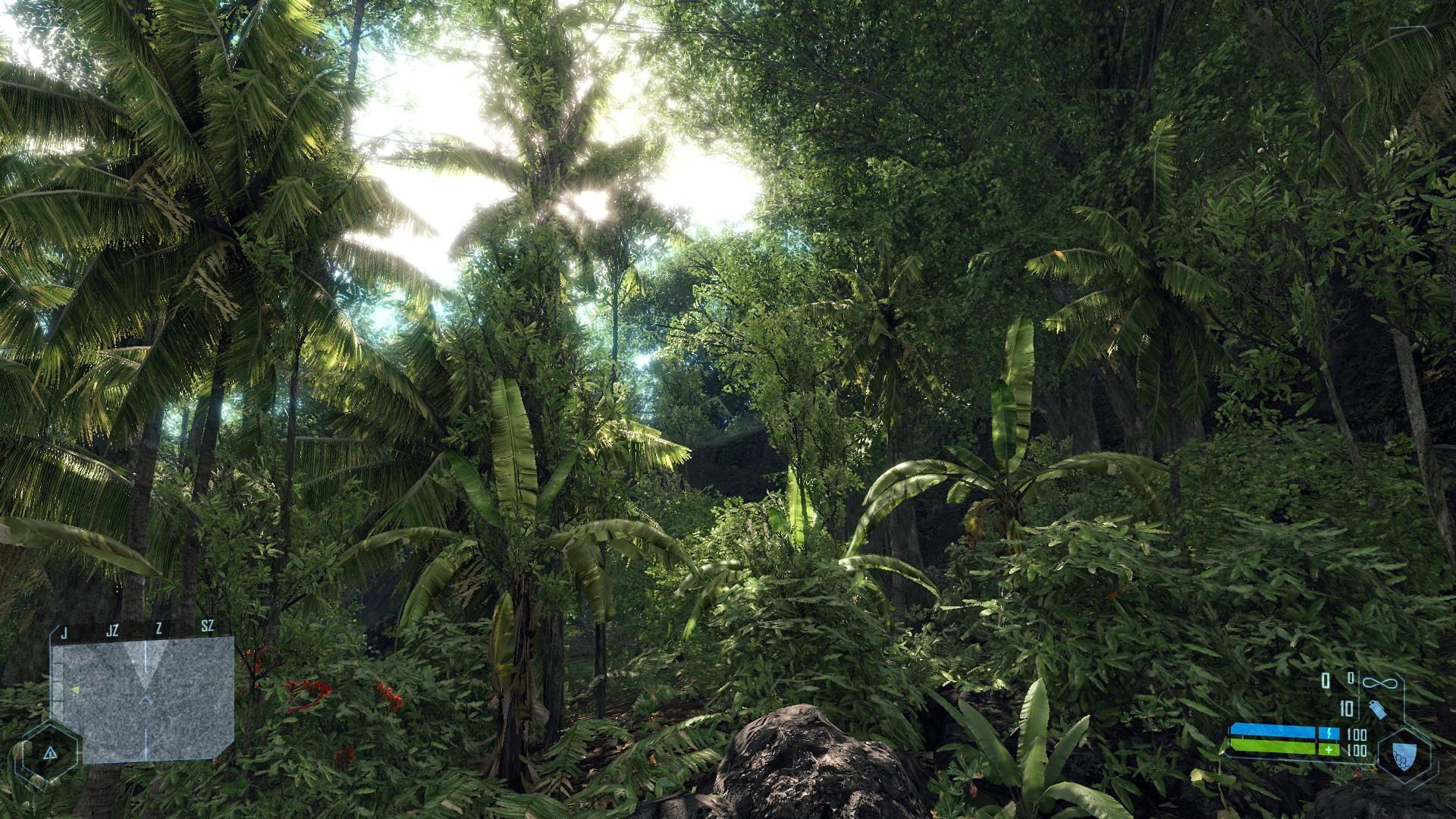Select the warning triangle hexagon icon

coord(50,753)
